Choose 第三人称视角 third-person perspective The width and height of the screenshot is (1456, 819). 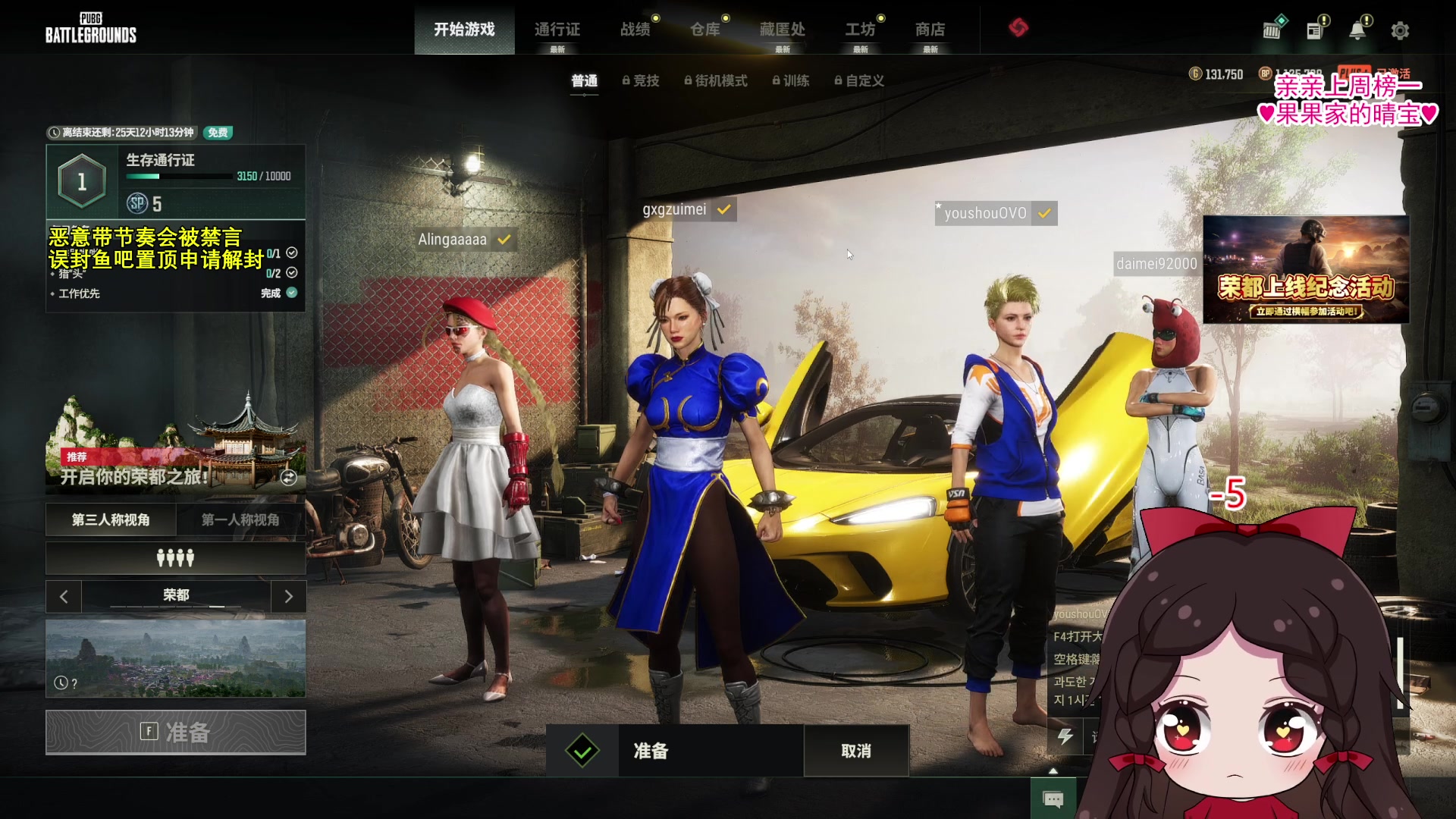click(111, 519)
